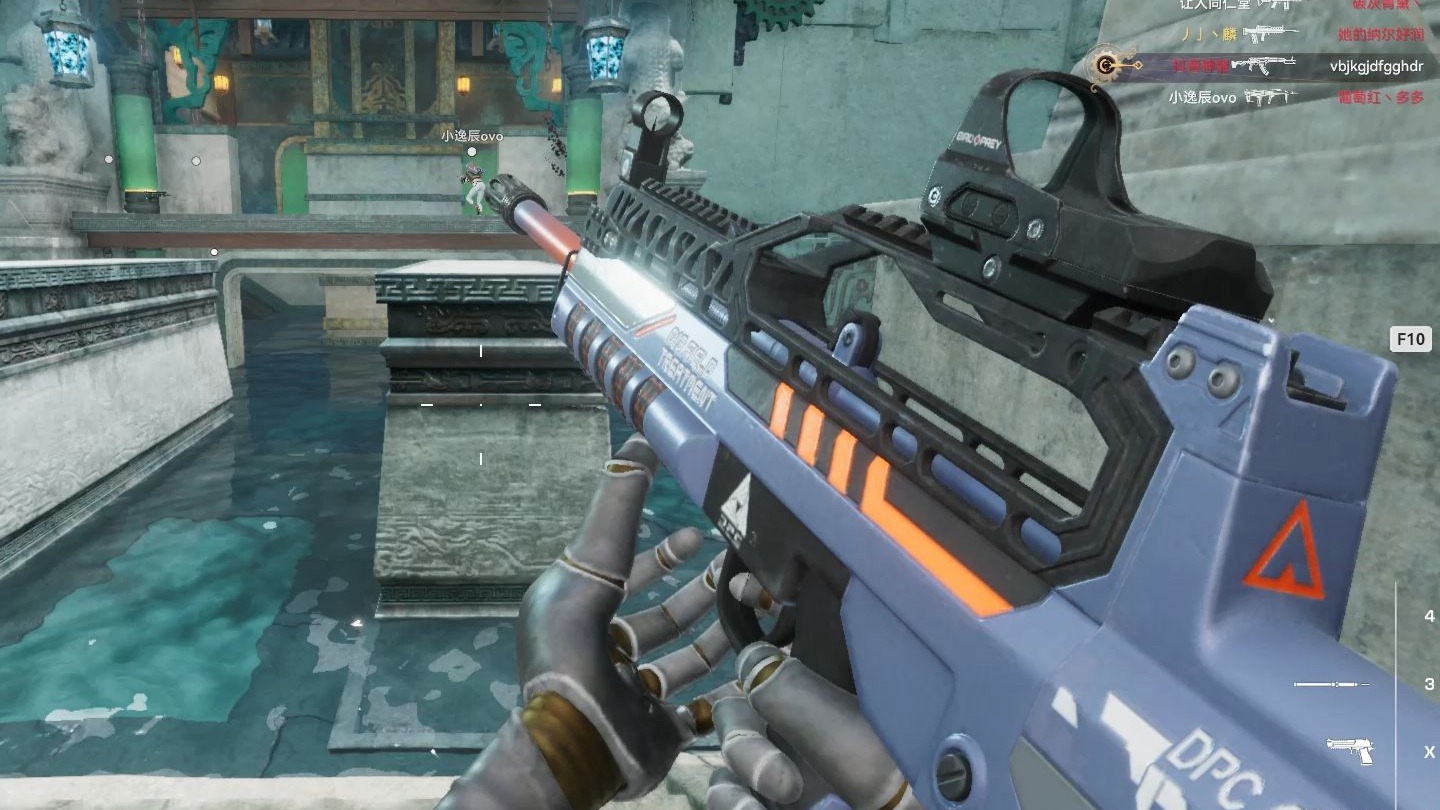
Task: Select the pistol weapon slot
Action: point(1349,750)
